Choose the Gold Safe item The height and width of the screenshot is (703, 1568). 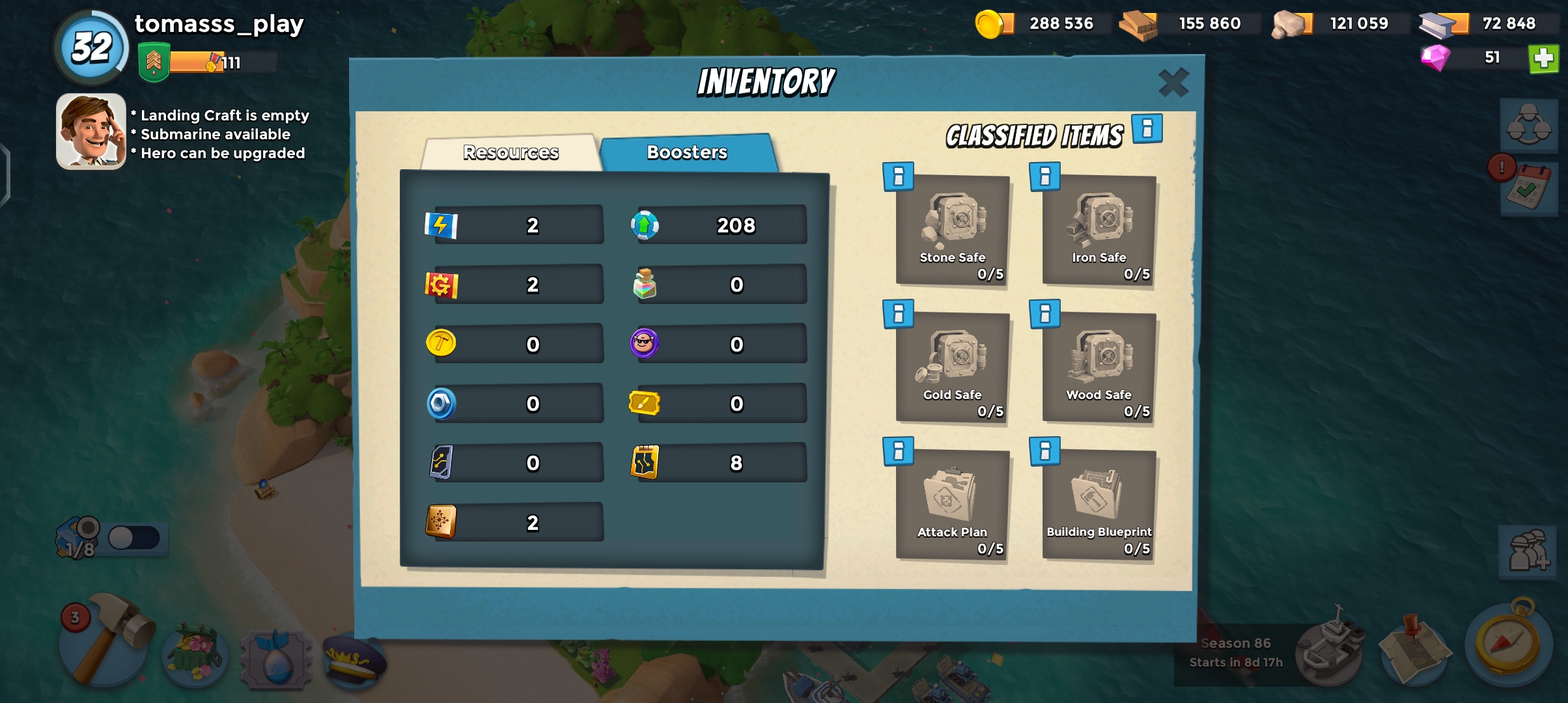(x=953, y=368)
